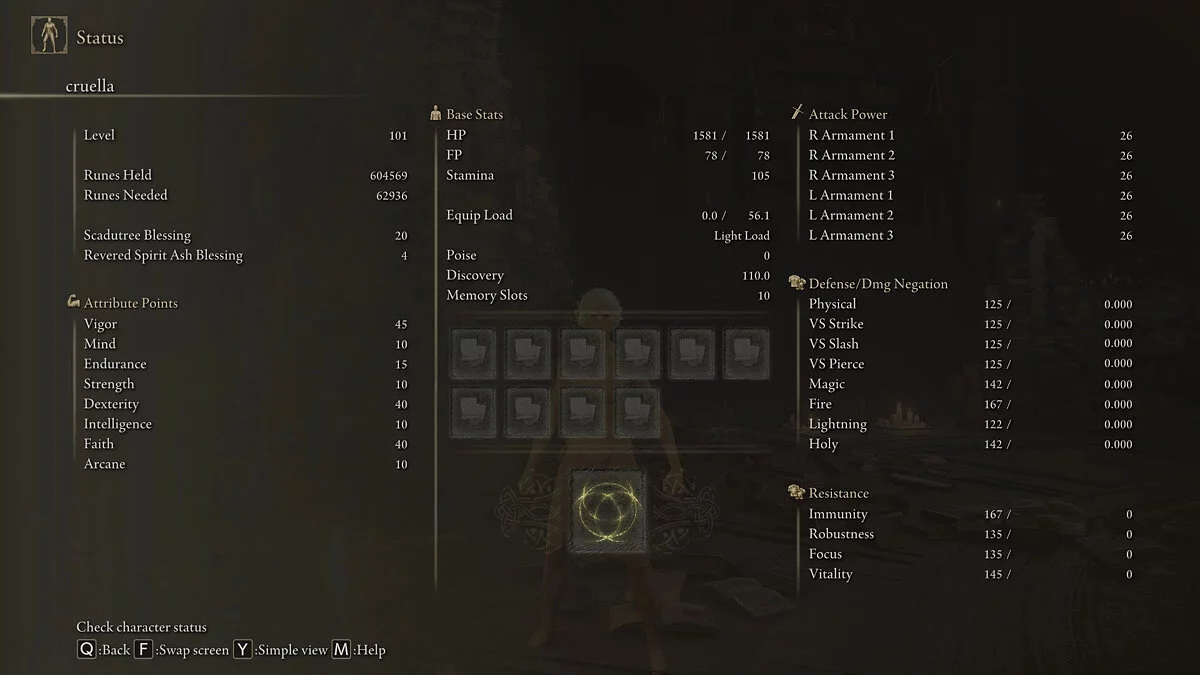The width and height of the screenshot is (1200, 675).
Task: Highlight the Faith attribute row
Action: tap(245, 444)
